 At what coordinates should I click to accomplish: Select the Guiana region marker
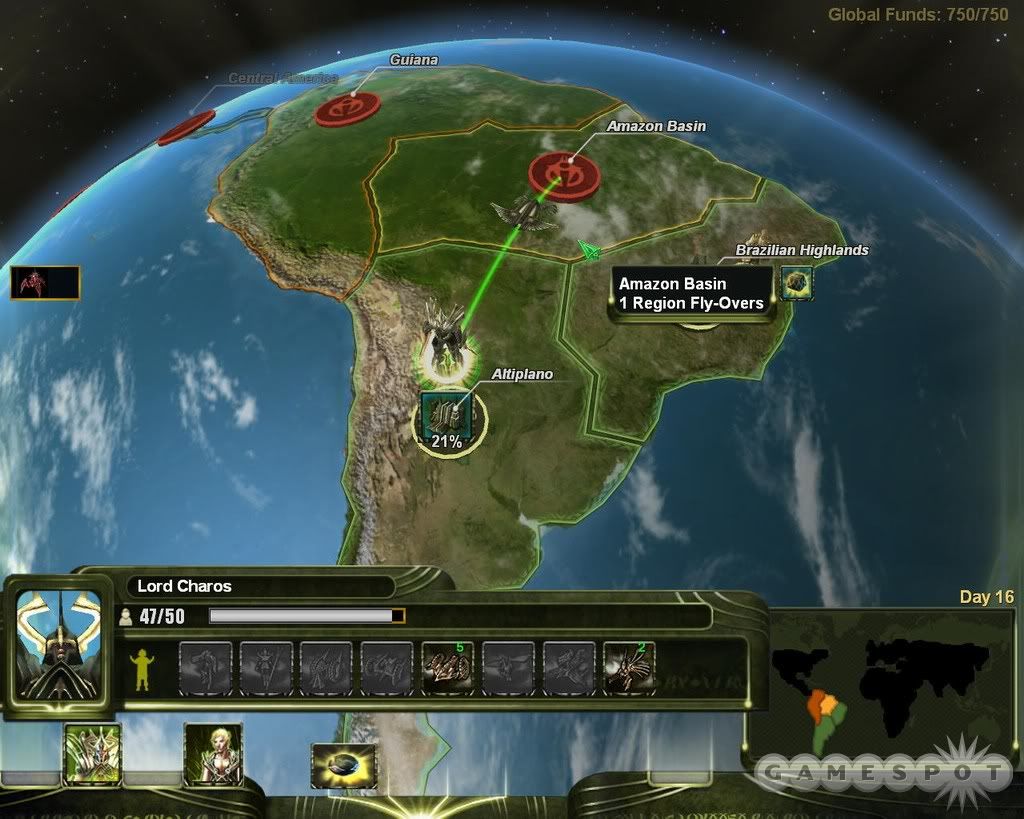[x=347, y=108]
